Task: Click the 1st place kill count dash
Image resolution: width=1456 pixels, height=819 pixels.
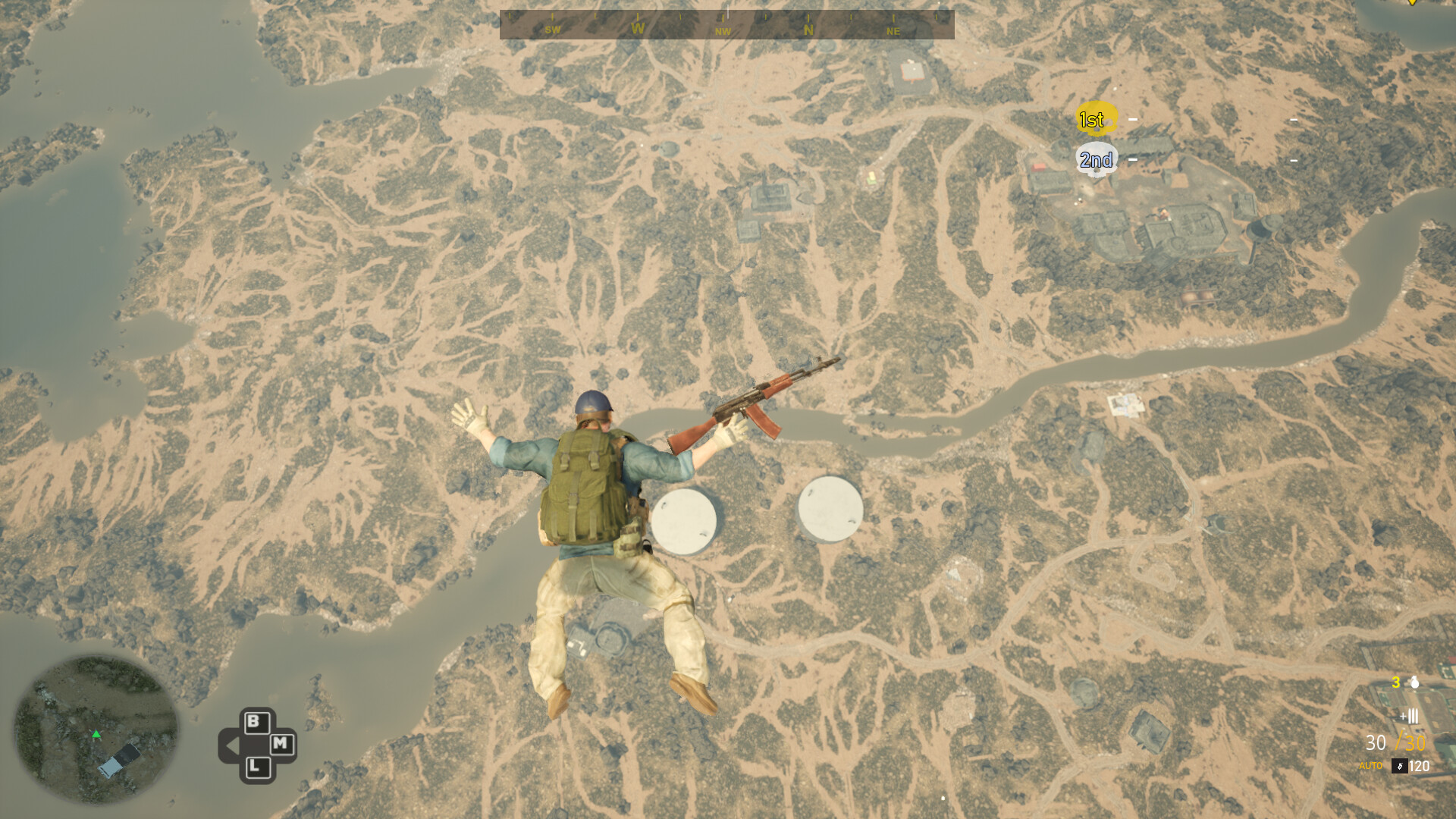Action: coord(1133,119)
